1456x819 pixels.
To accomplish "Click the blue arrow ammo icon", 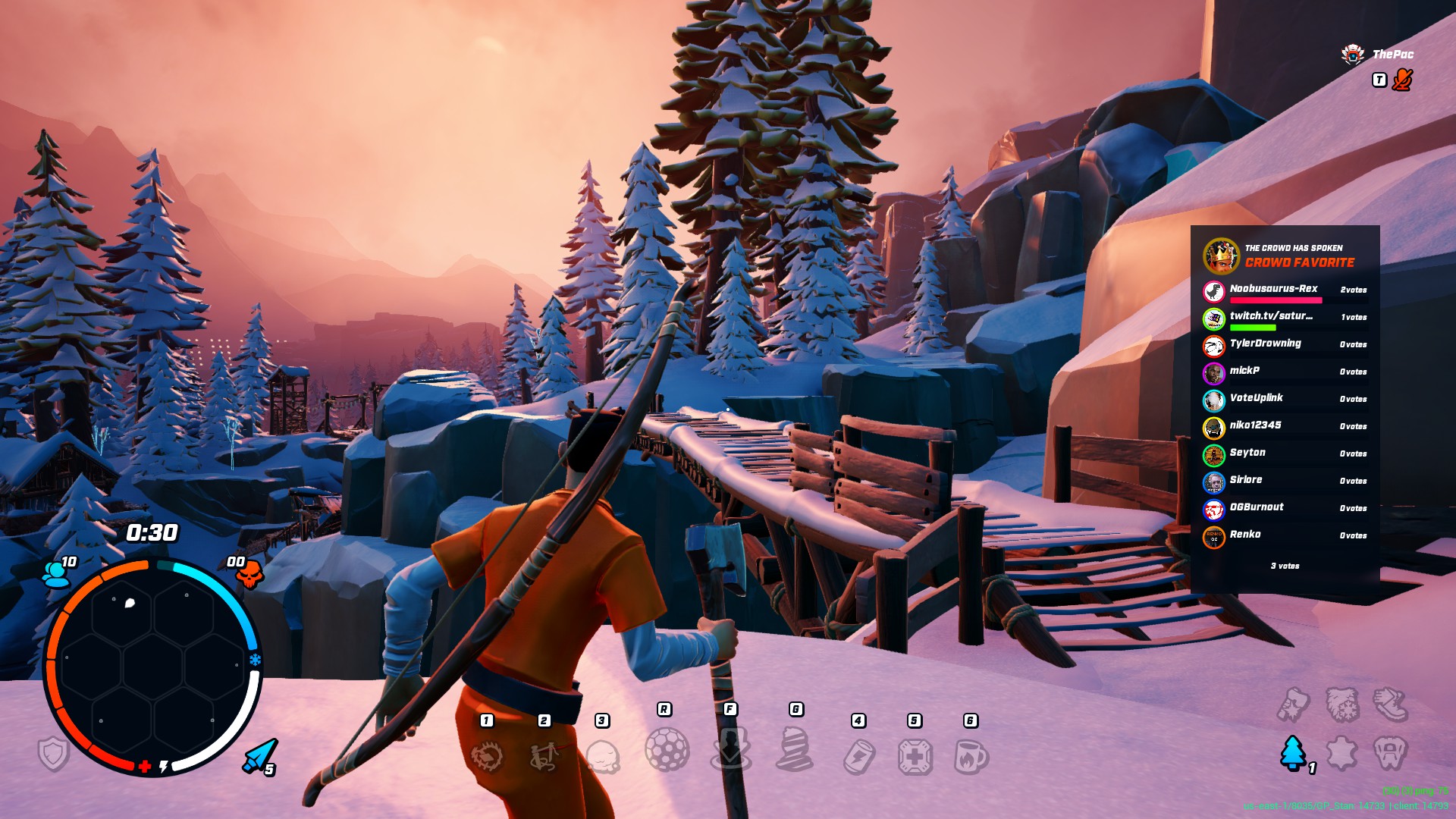I will coord(259,755).
